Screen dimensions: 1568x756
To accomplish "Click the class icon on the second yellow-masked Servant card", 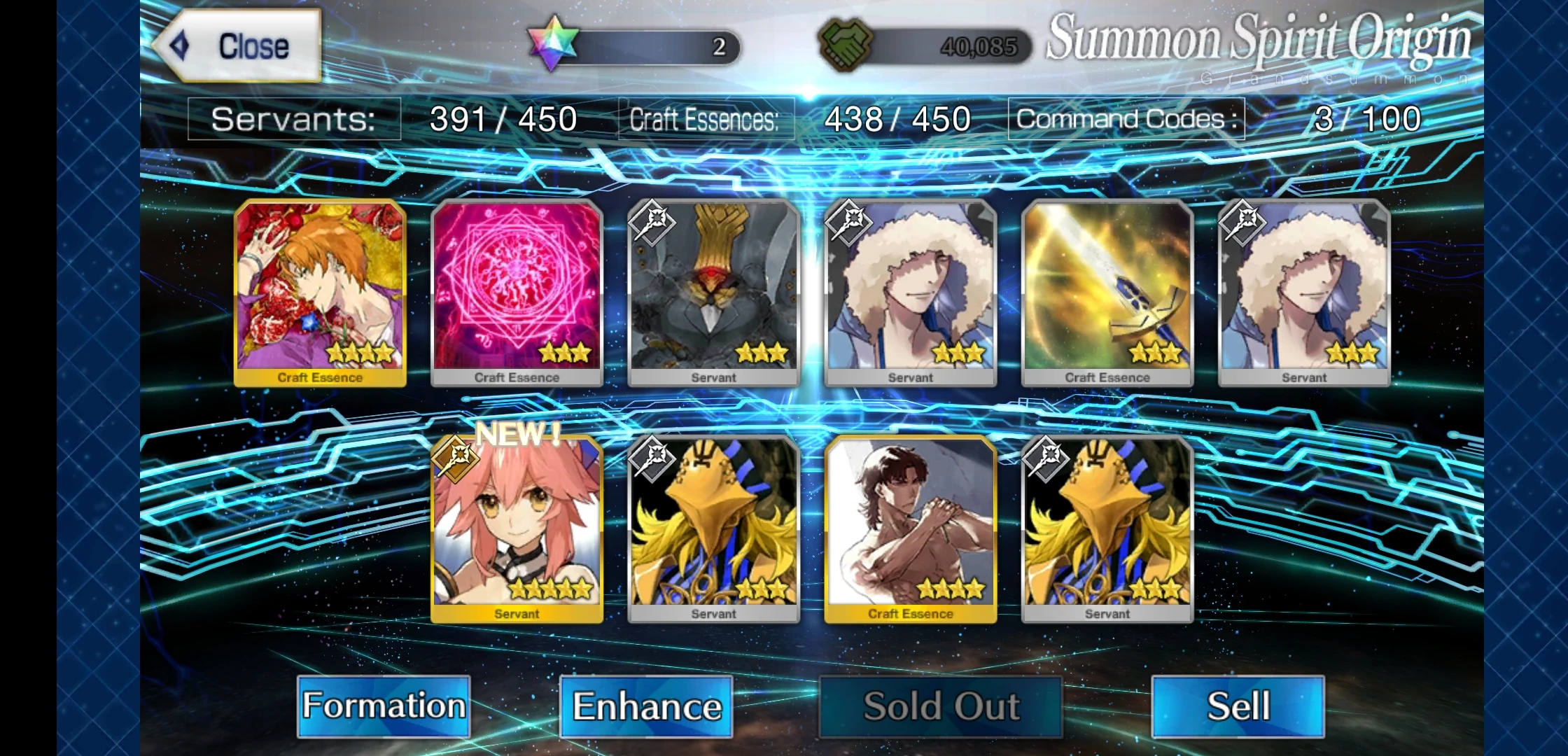I will (1046, 461).
